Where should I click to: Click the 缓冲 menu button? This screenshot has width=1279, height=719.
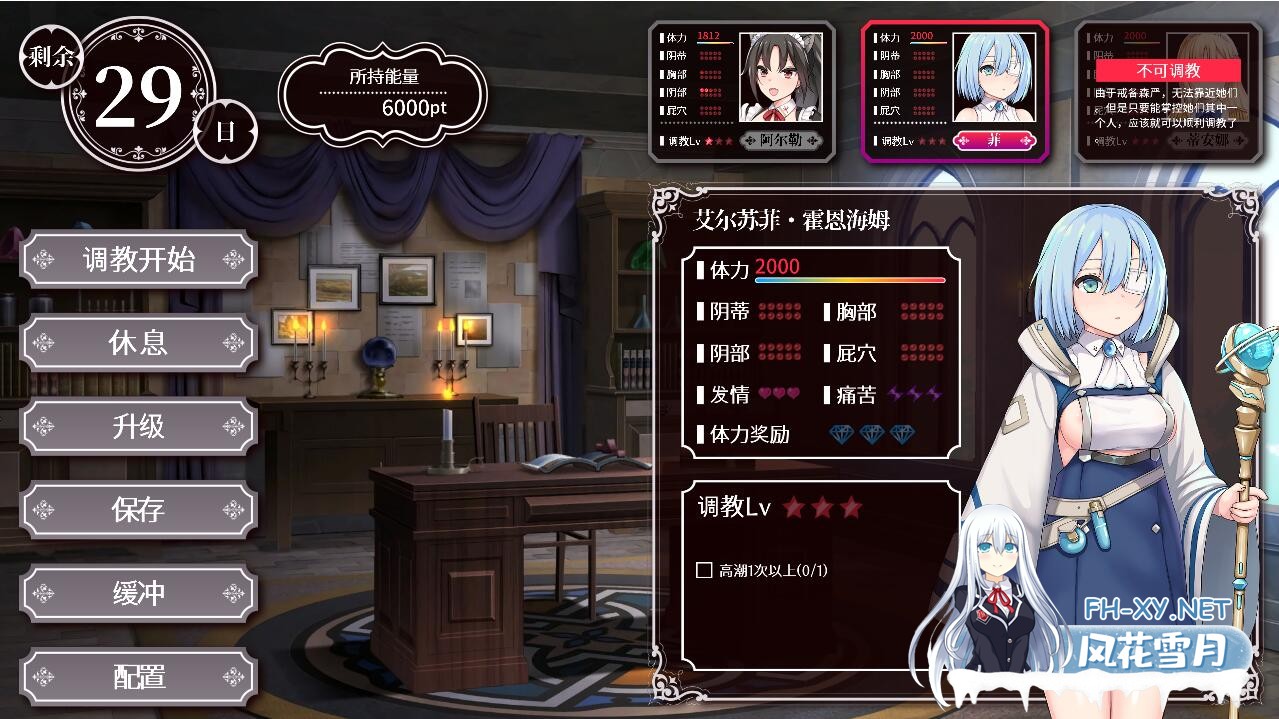click(138, 593)
